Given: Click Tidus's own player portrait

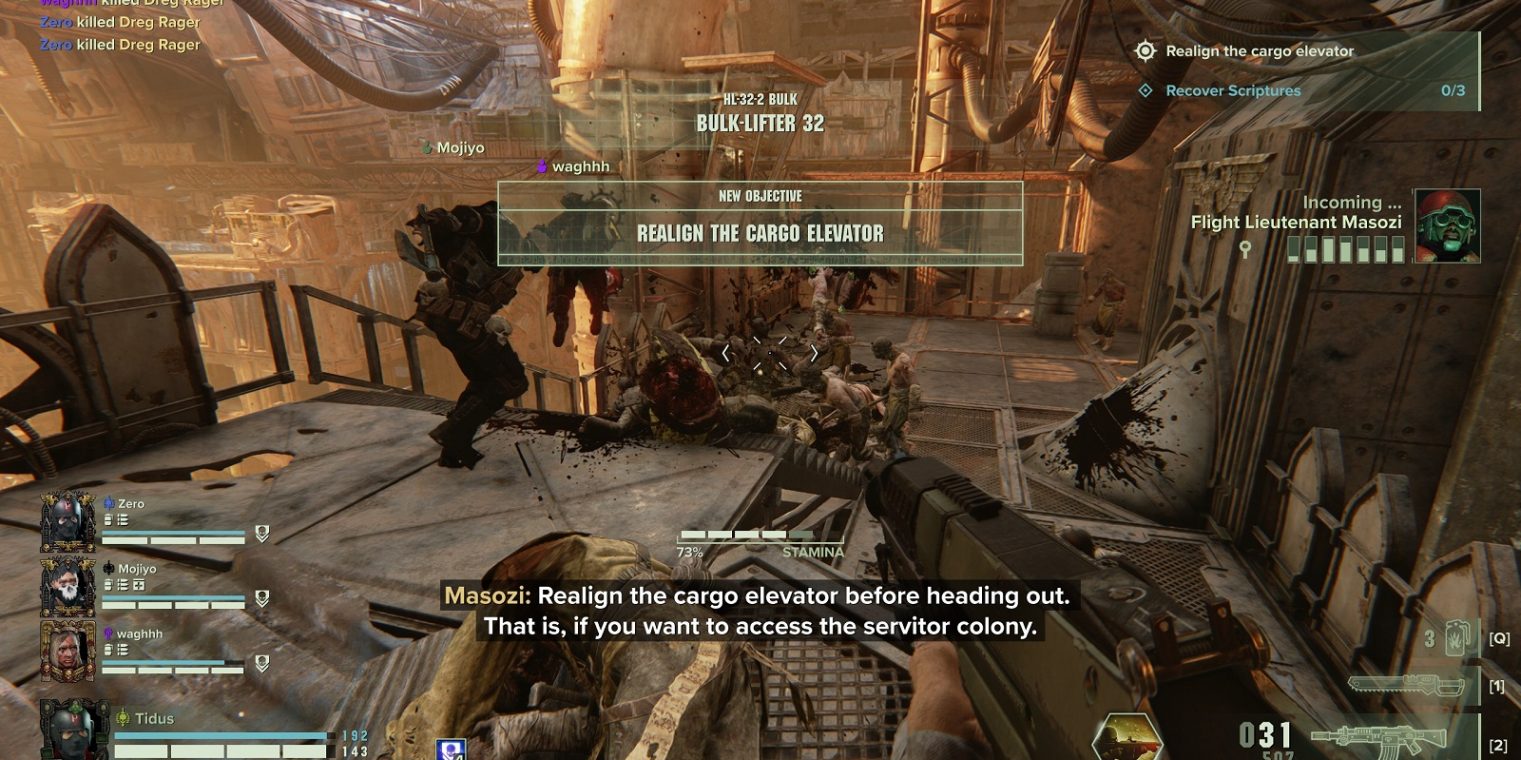Looking at the screenshot, I should point(74,730).
